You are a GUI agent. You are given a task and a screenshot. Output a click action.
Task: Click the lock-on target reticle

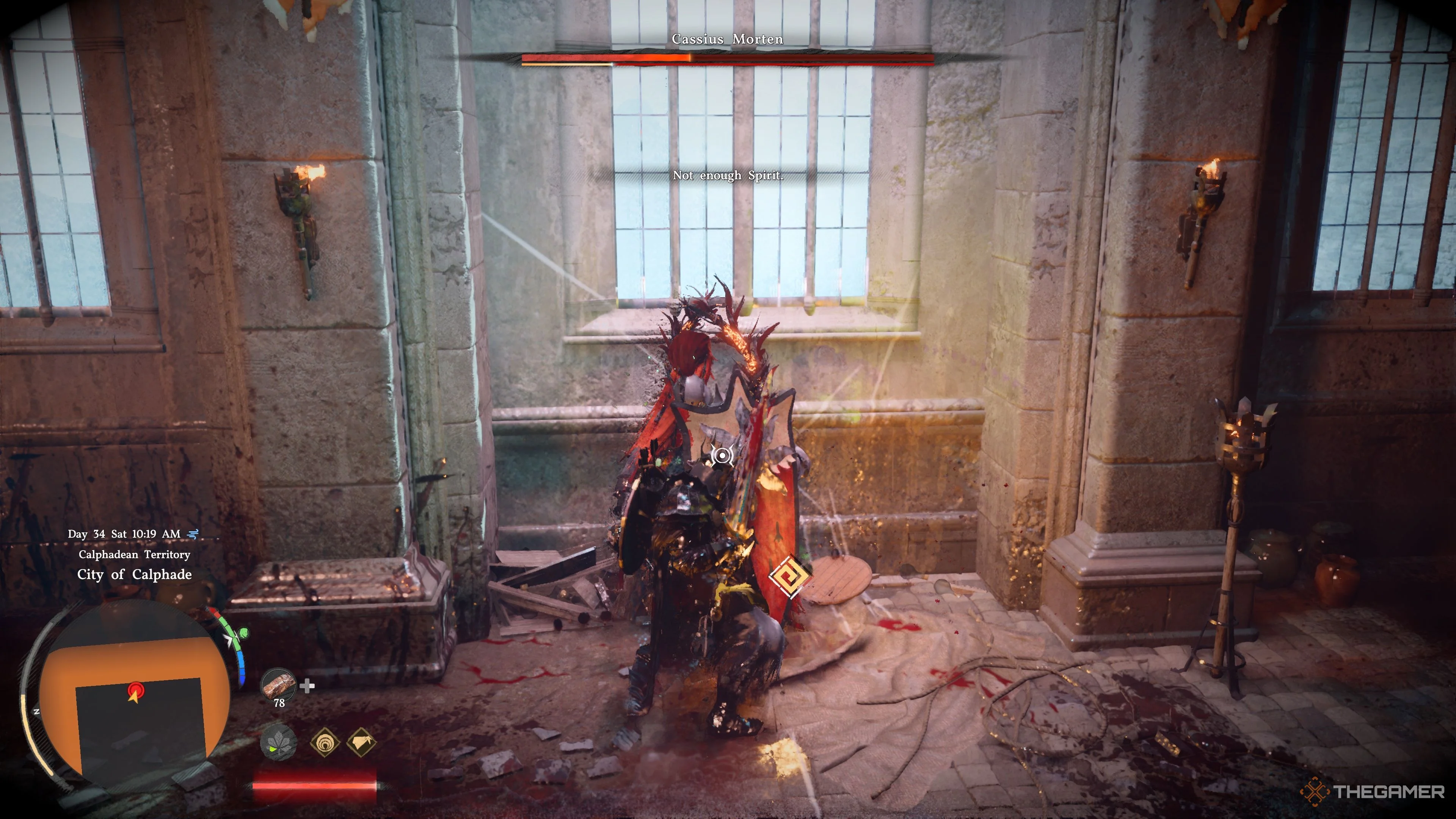(722, 455)
